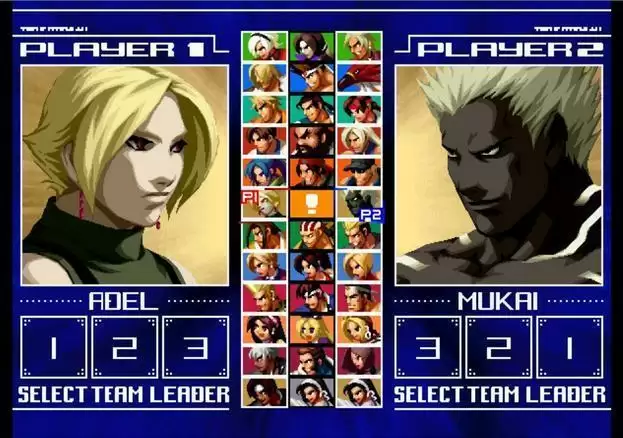This screenshot has height=438, width=623.
Task: Select Tizoc's red eagle mask portrait
Action: point(357,78)
